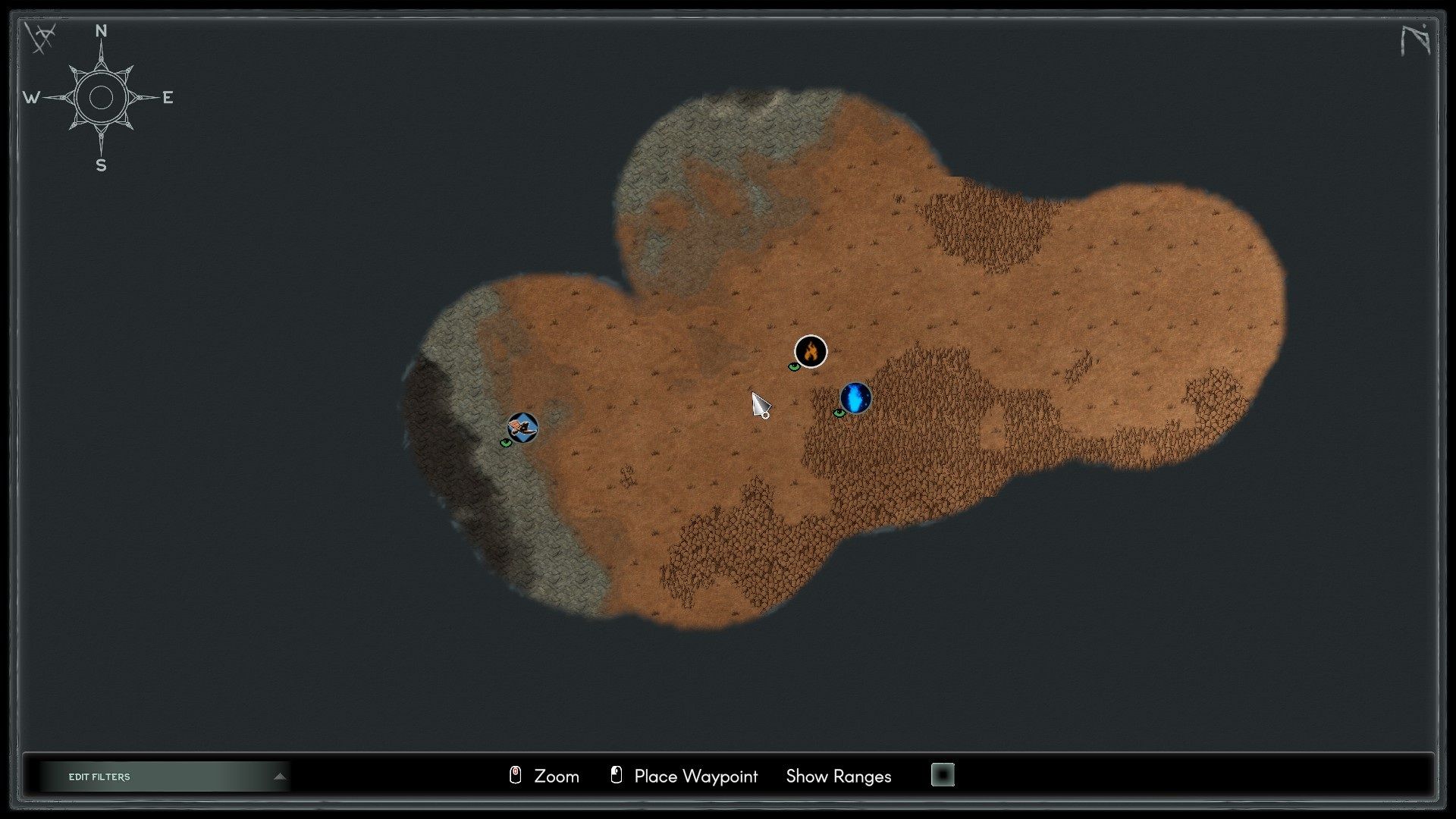Open the Edit Filters dropdown
This screenshot has height=819, width=1456.
click(x=165, y=777)
